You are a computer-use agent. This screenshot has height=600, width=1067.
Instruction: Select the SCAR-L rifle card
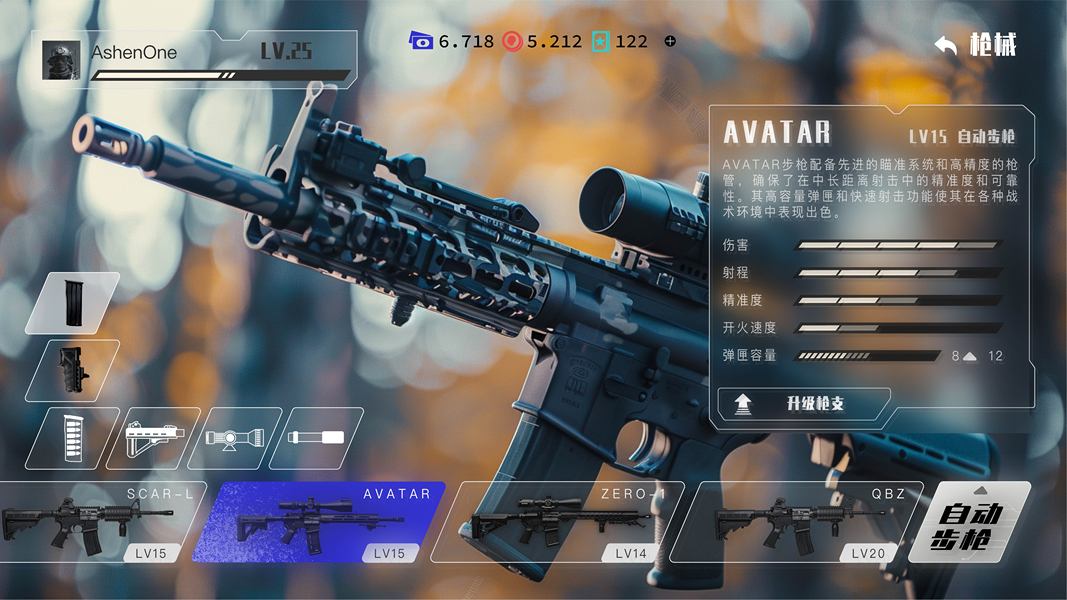[x=96, y=523]
